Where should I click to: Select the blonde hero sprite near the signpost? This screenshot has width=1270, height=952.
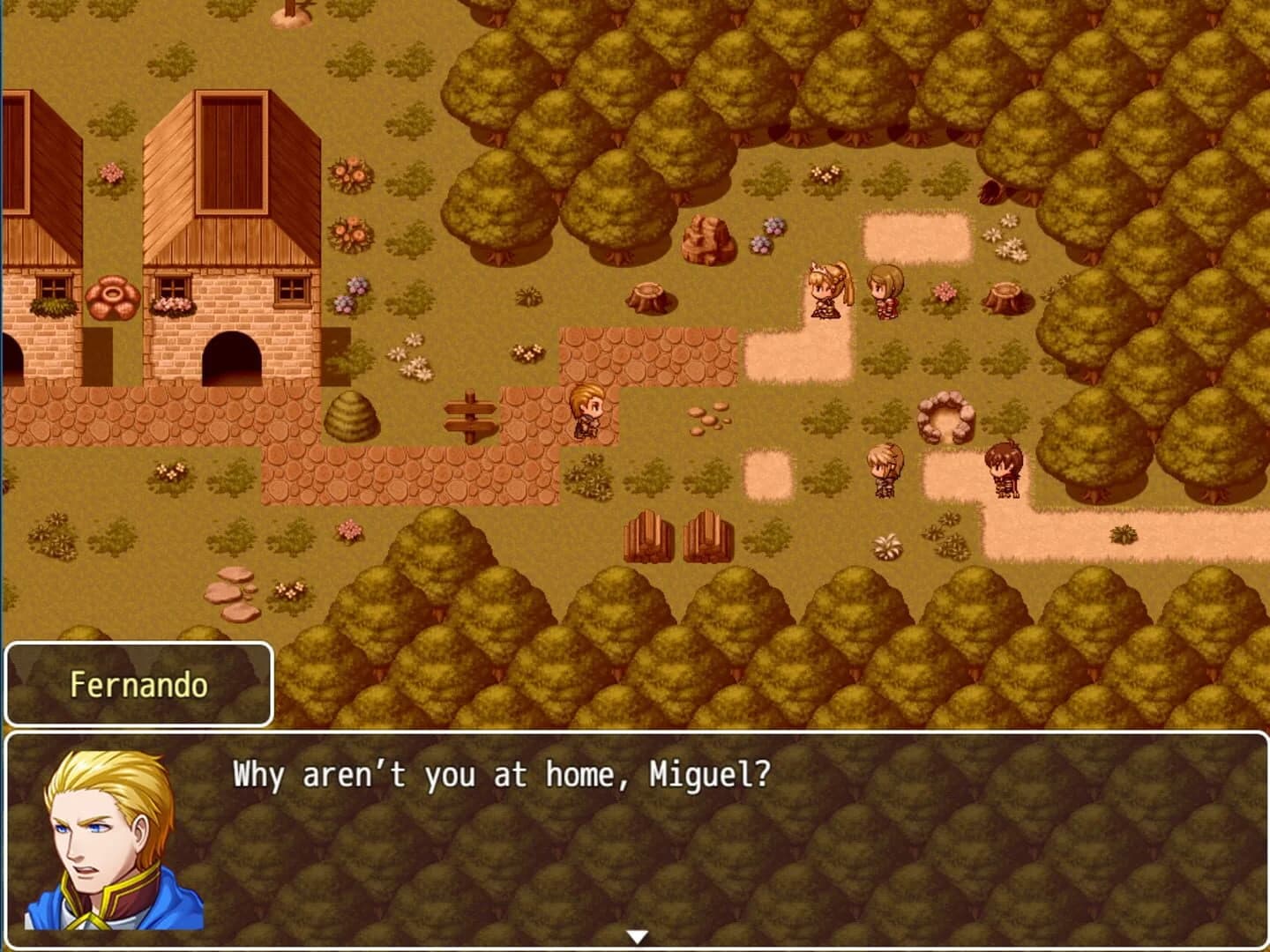[585, 414]
